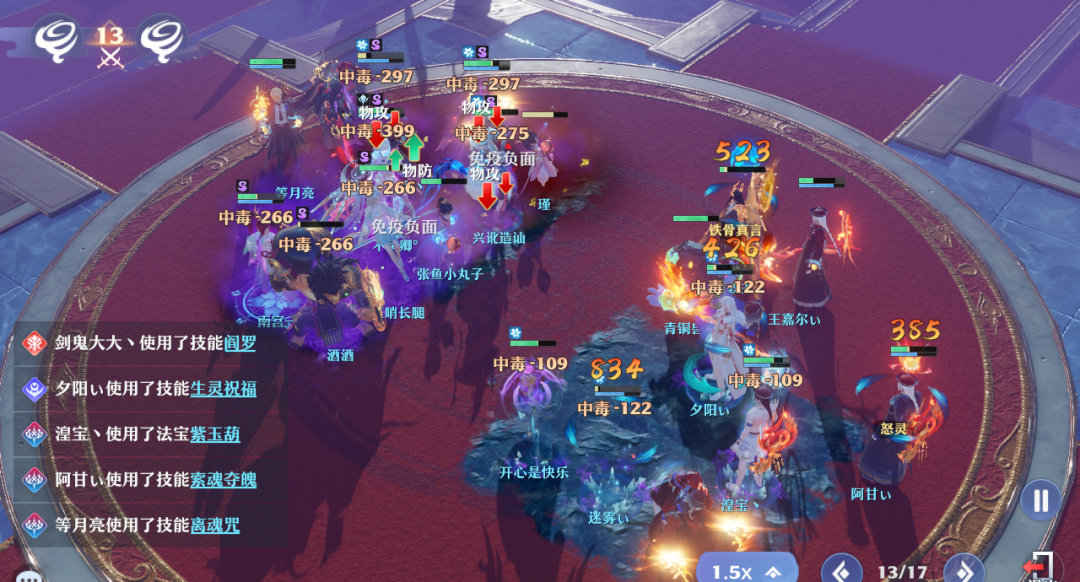View the 紫玉葫 treasure link
Viewport: 1080px width, 582px height.
pos(215,434)
